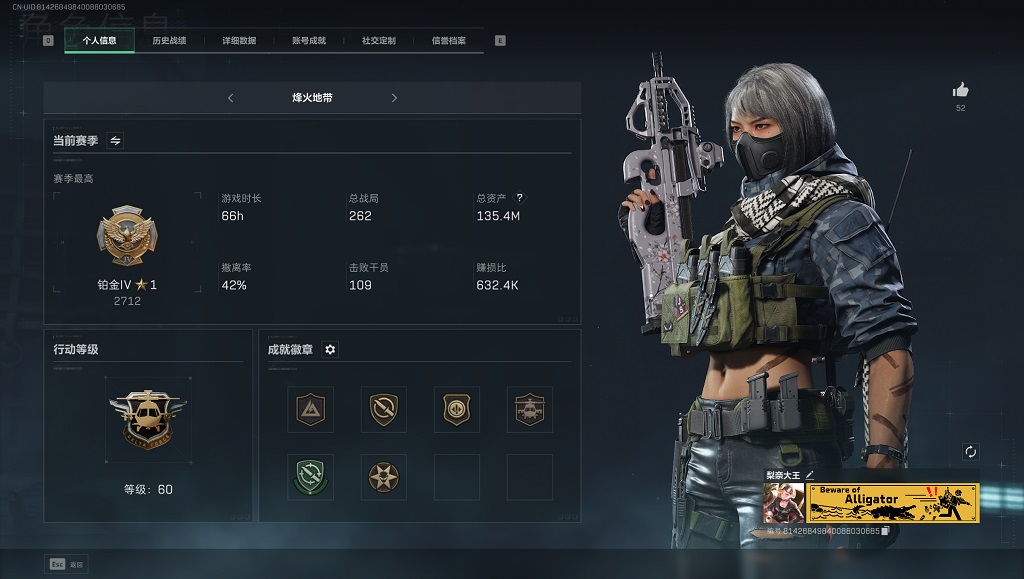Screen dimensions: 1024x579
Task: Go to the 社交定制 tab
Action: (x=379, y=41)
